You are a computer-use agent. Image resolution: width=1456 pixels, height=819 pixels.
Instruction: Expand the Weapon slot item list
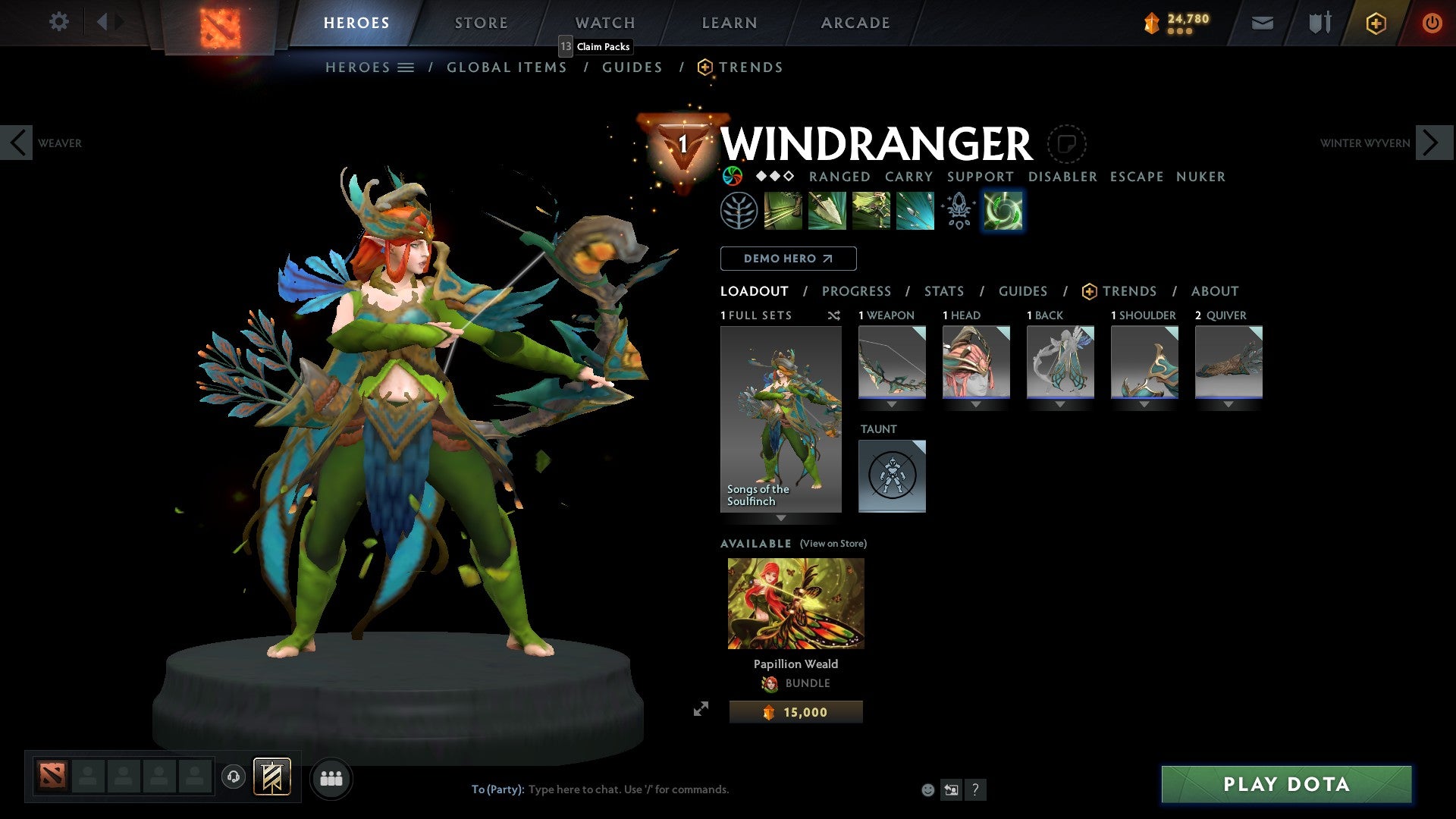(x=892, y=404)
